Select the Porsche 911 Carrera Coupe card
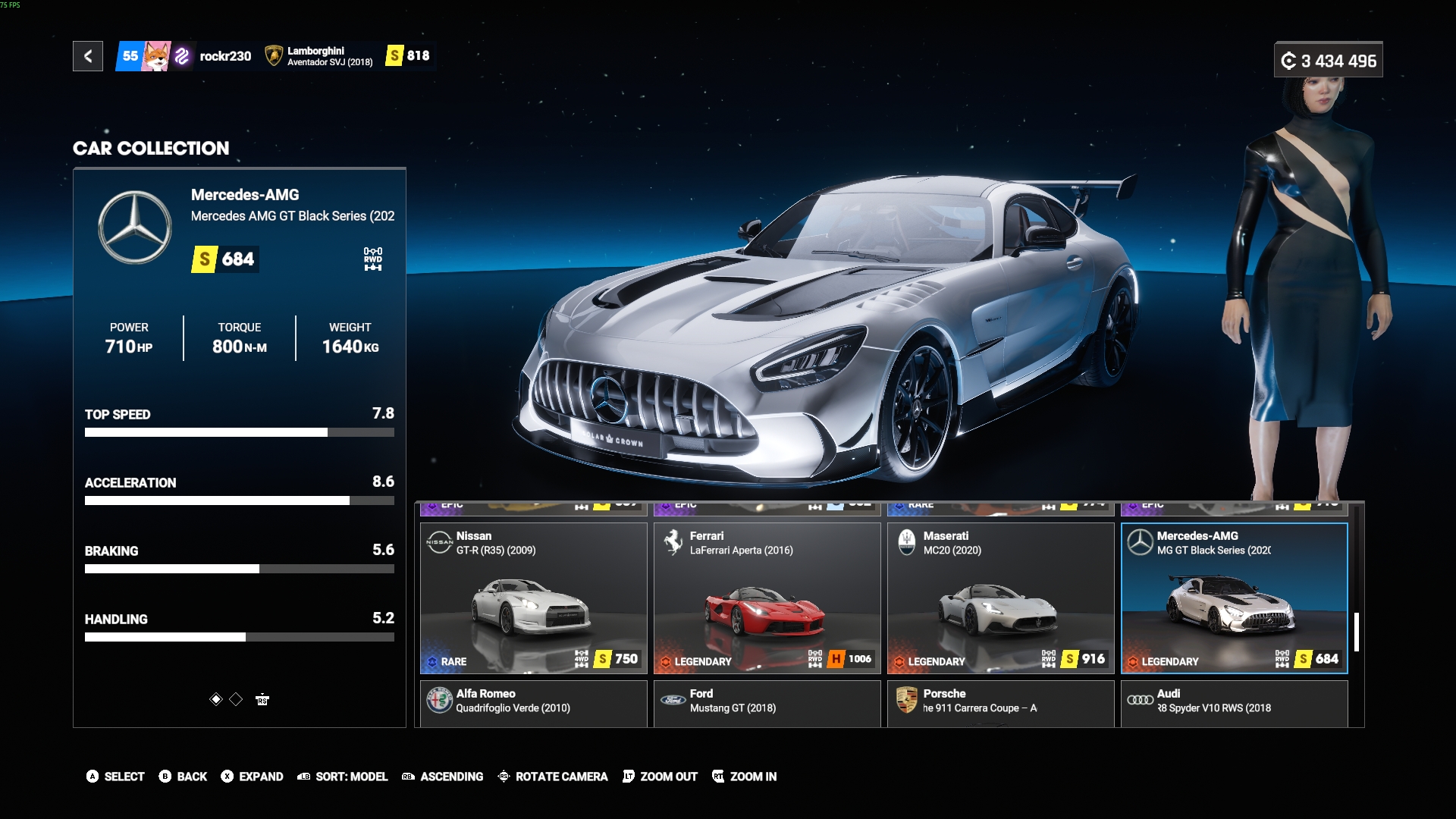This screenshot has height=819, width=1456. click(x=1000, y=703)
